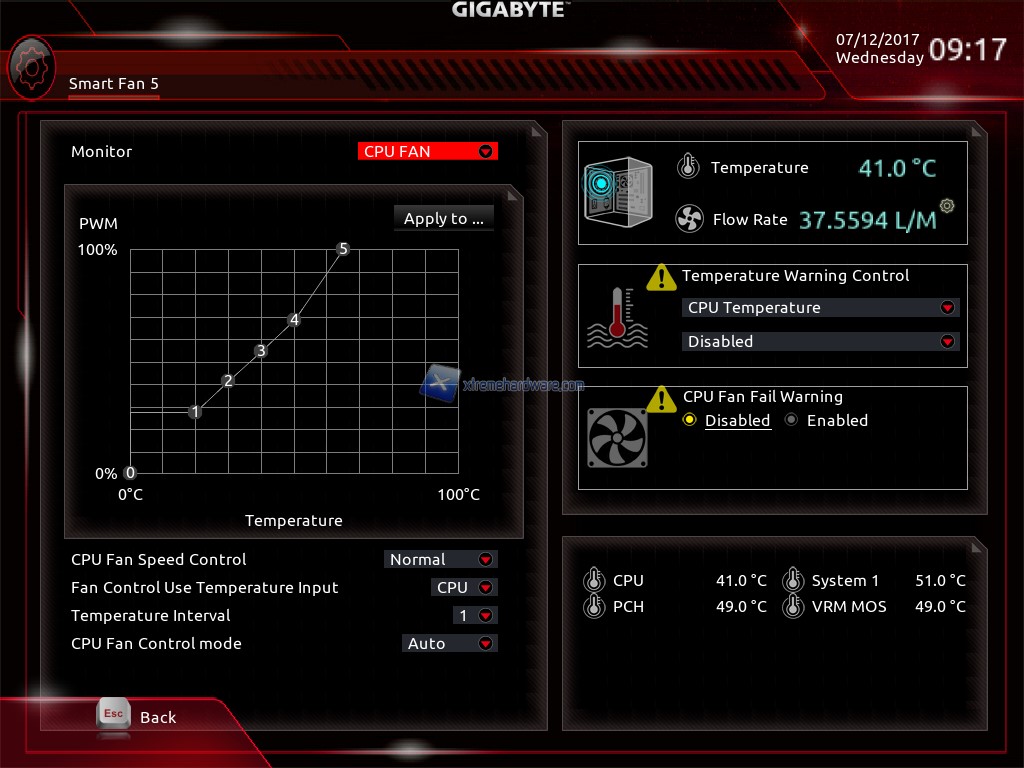Change the Temperature Interval dropdown
1024x768 pixels.
click(474, 616)
